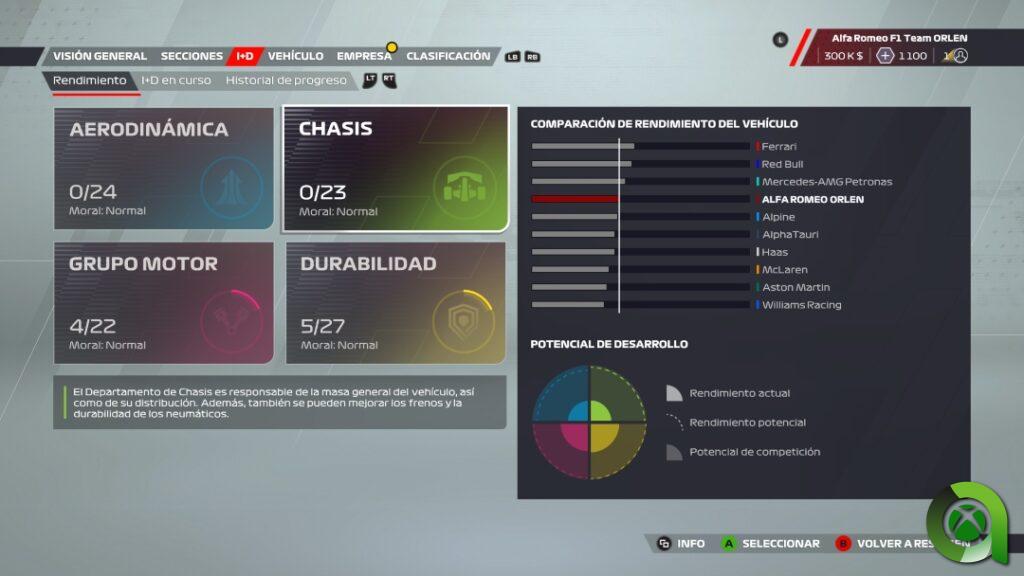Open Historial de progreso sub-tab
The image size is (1024, 576).
(286, 80)
